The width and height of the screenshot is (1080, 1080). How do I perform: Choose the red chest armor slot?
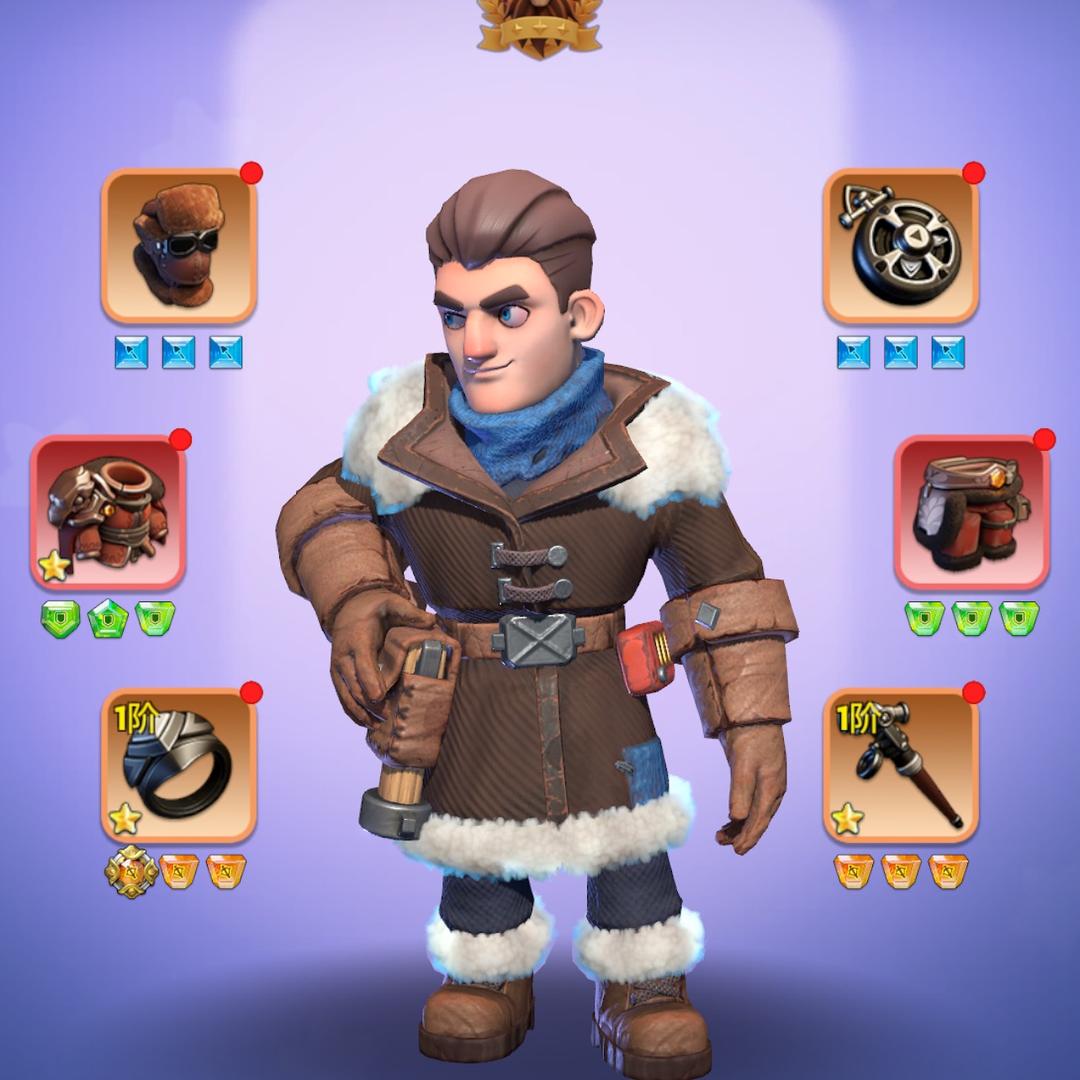(108, 512)
